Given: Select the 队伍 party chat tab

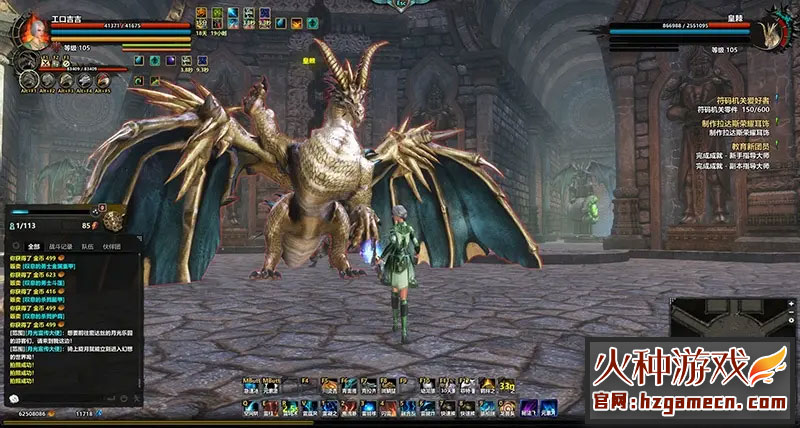Looking at the screenshot, I should 87,245.
